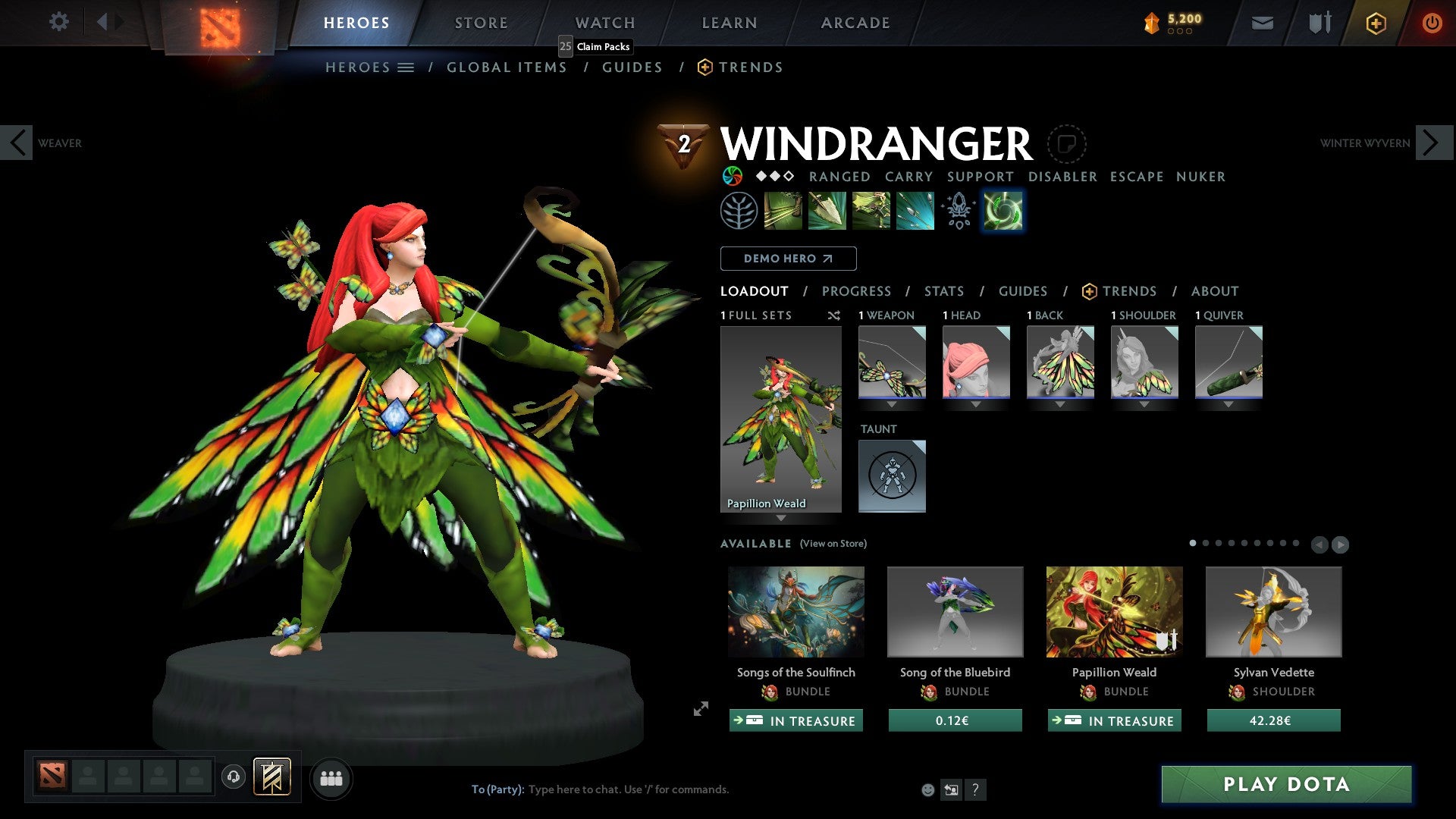The image size is (1456, 819).
Task: Open the mail notifications icon
Action: (x=1263, y=23)
